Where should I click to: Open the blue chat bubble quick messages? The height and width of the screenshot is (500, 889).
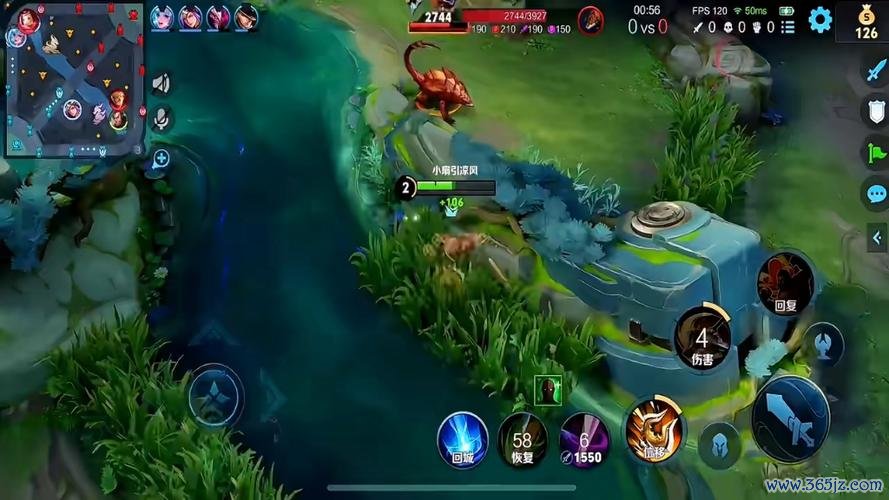876,194
